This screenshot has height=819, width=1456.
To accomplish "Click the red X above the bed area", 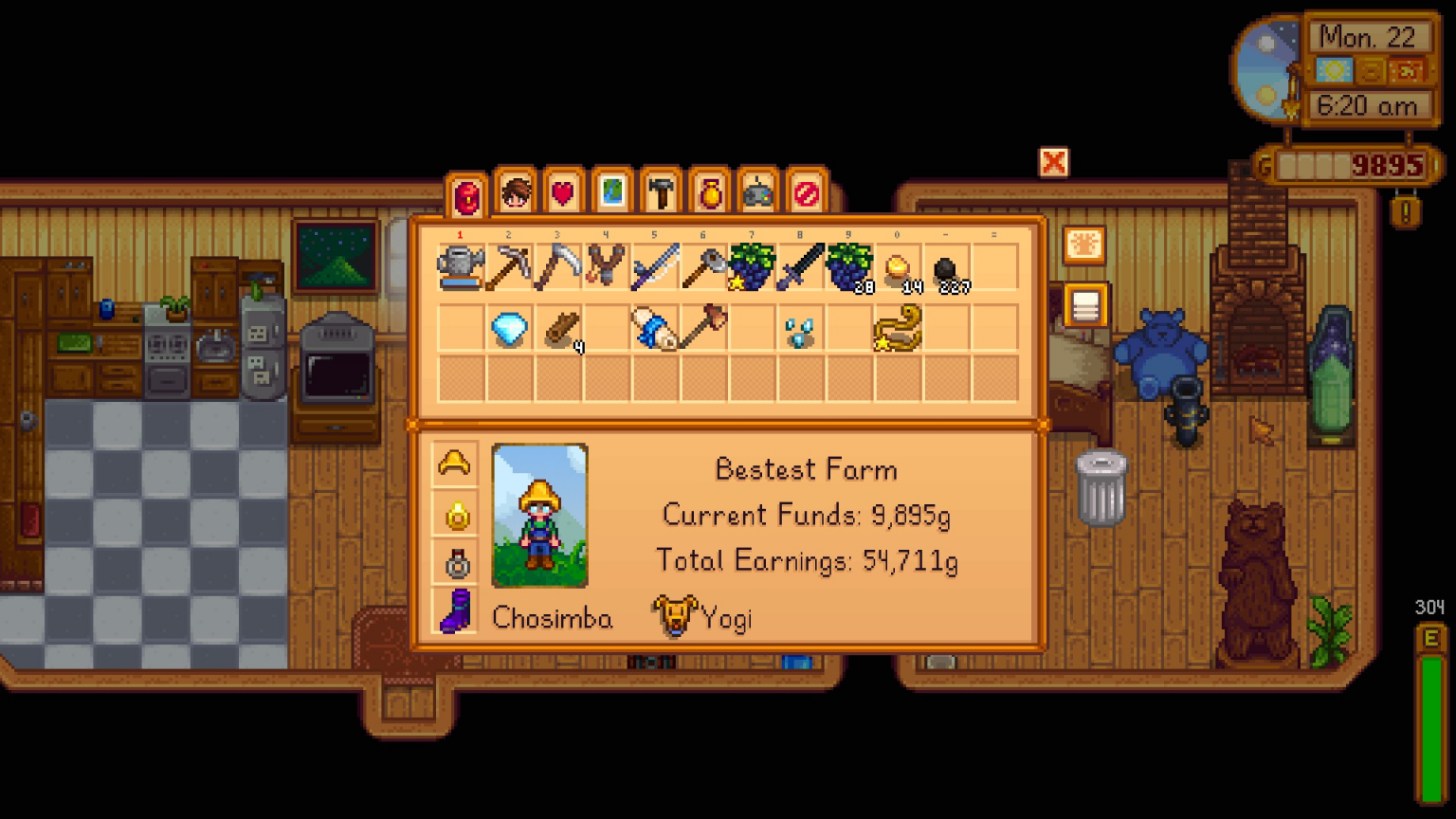I will click(1054, 164).
